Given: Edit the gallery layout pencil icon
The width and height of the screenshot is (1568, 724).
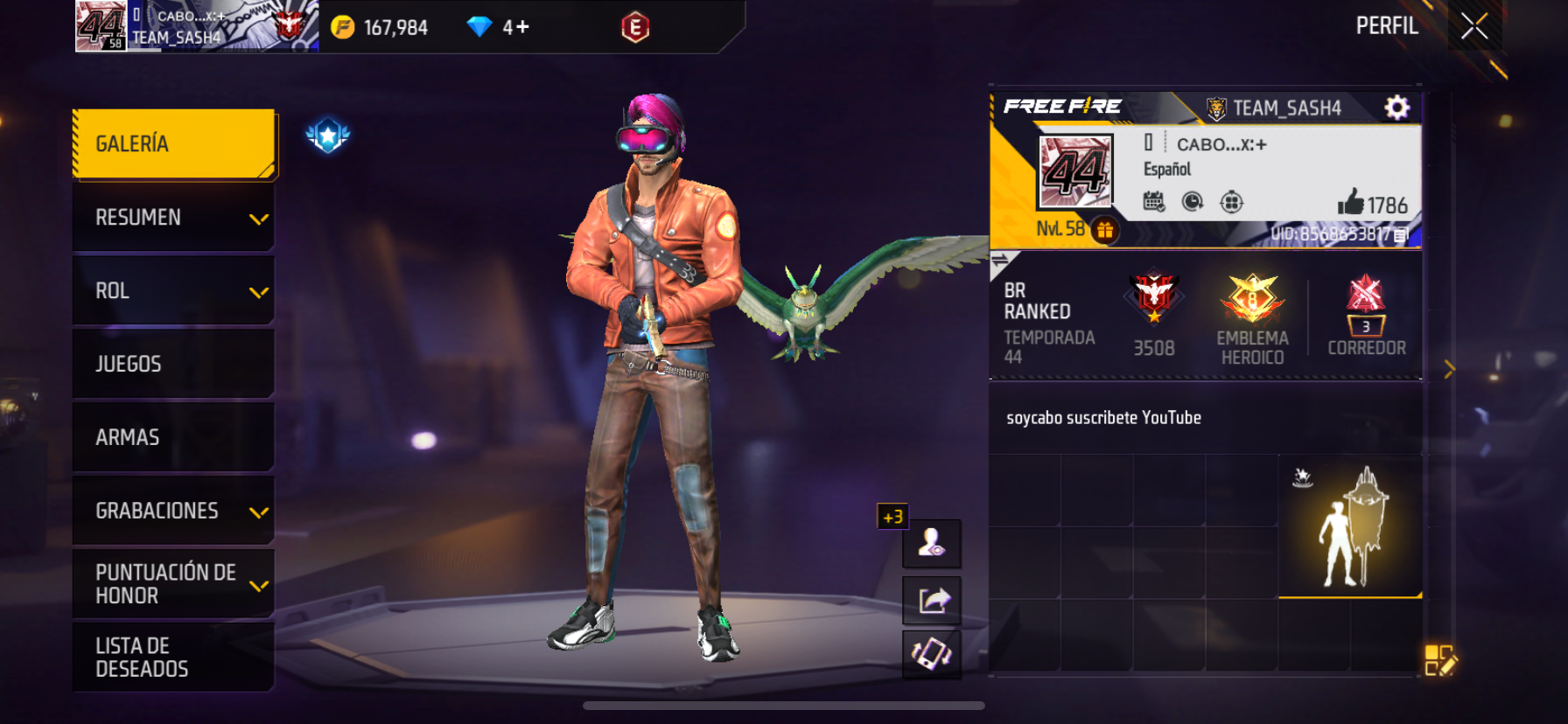Looking at the screenshot, I should point(1439,661).
